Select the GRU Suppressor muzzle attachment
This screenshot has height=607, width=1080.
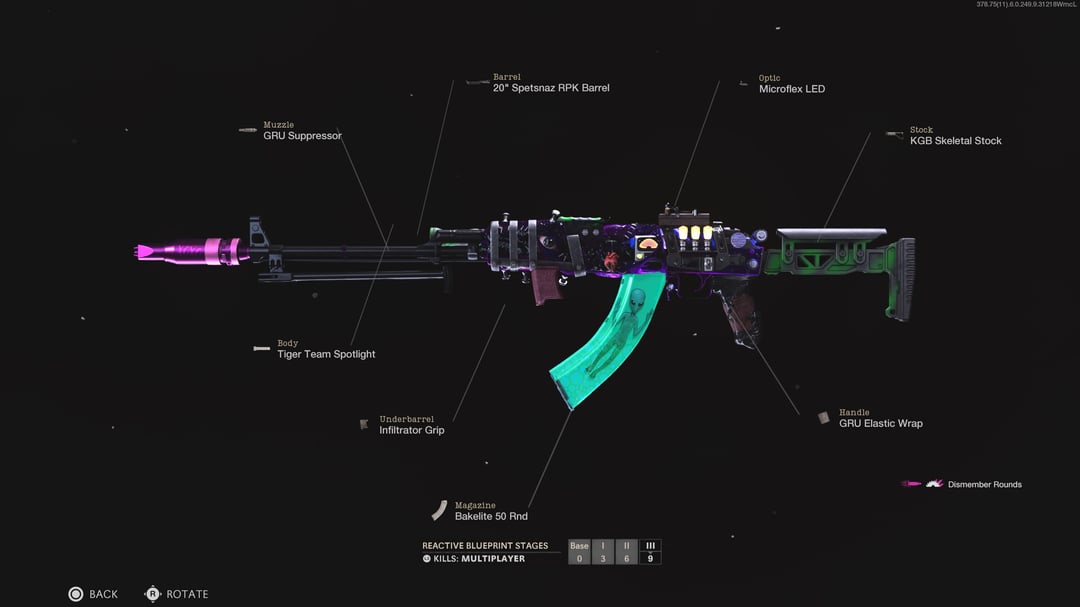(302, 135)
